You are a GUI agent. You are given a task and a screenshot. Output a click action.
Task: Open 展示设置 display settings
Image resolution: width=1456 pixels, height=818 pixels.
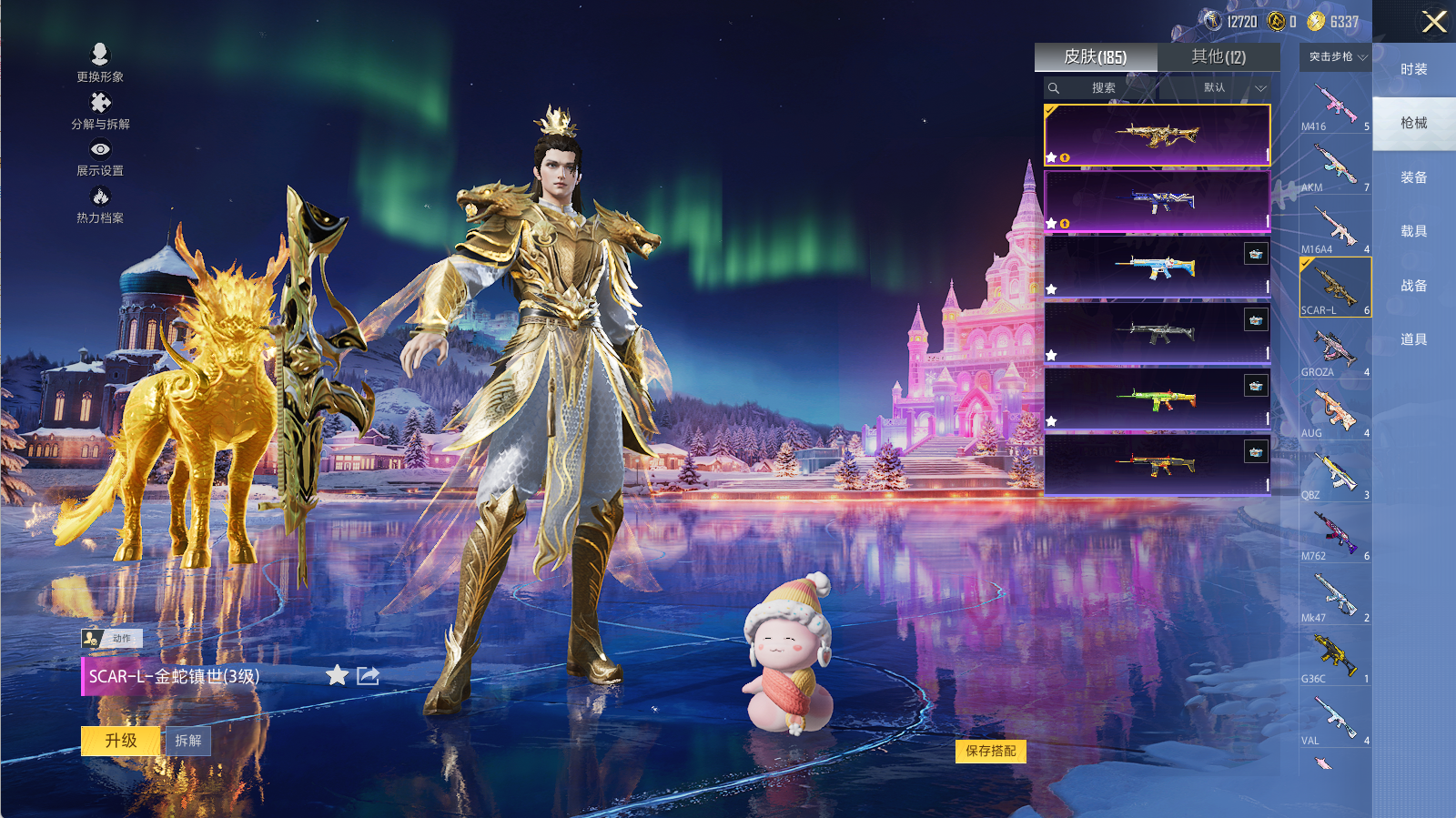point(100,157)
